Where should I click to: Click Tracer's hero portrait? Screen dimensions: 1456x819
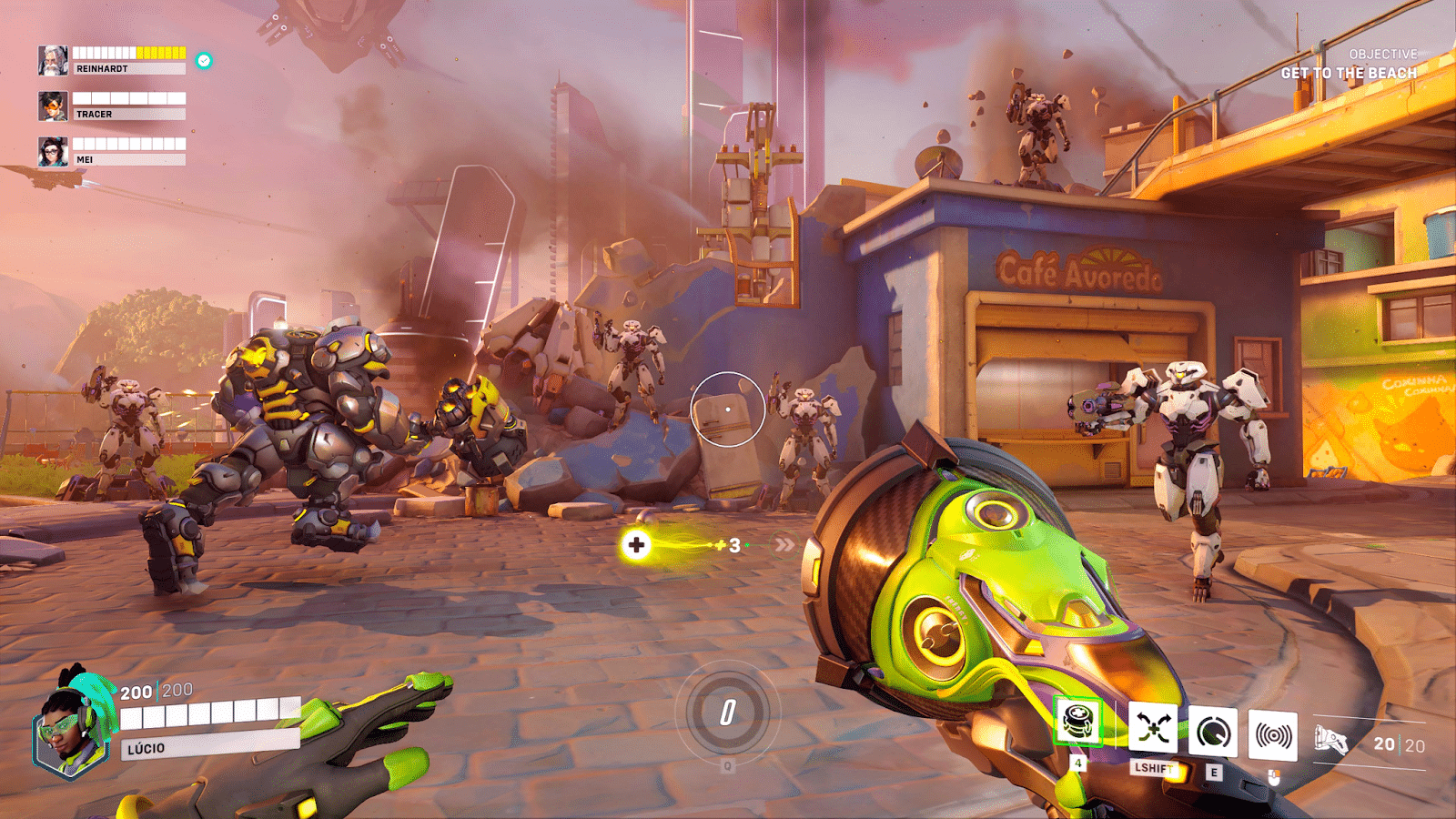point(52,108)
